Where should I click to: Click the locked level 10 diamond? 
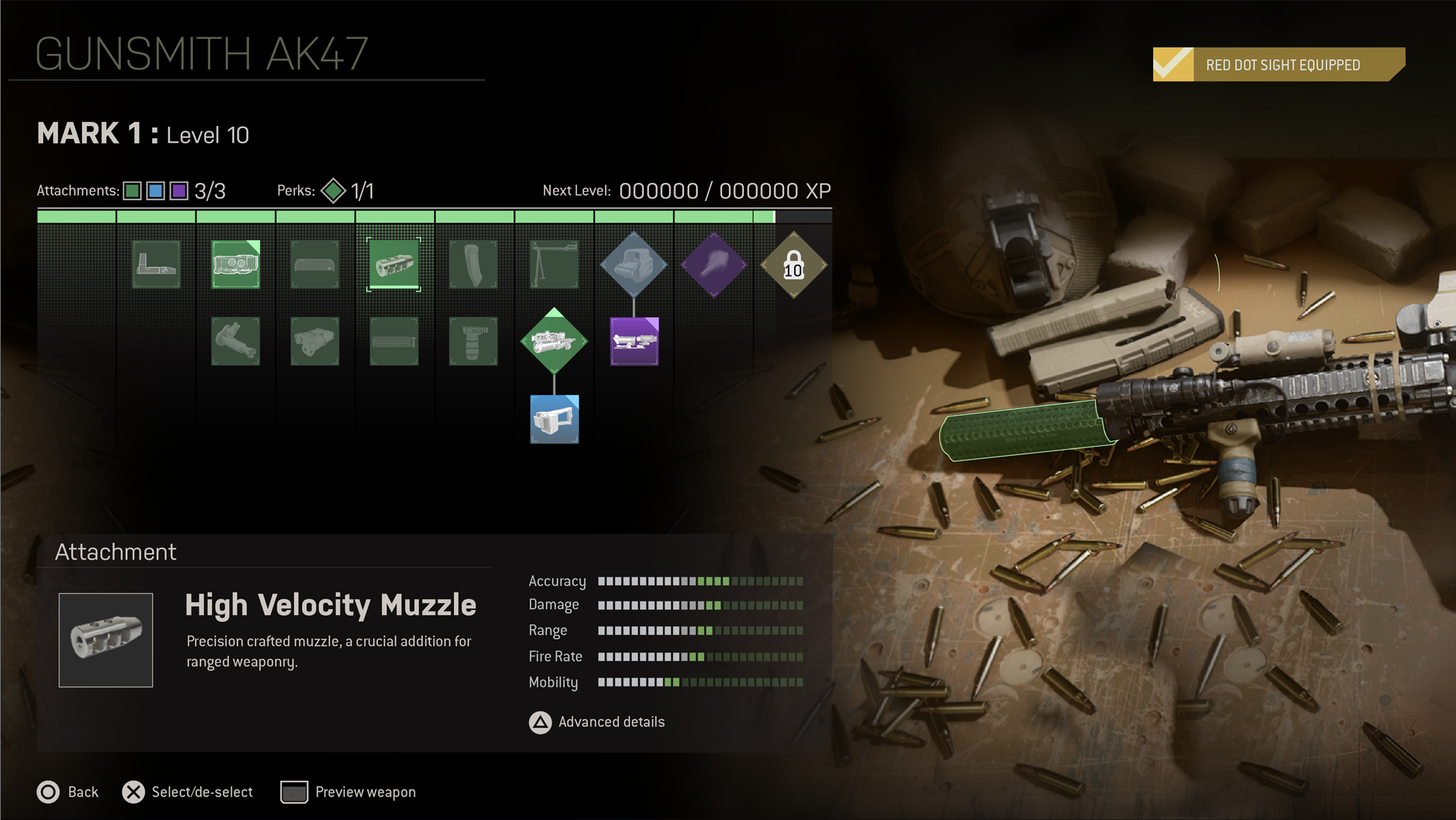coord(793,265)
